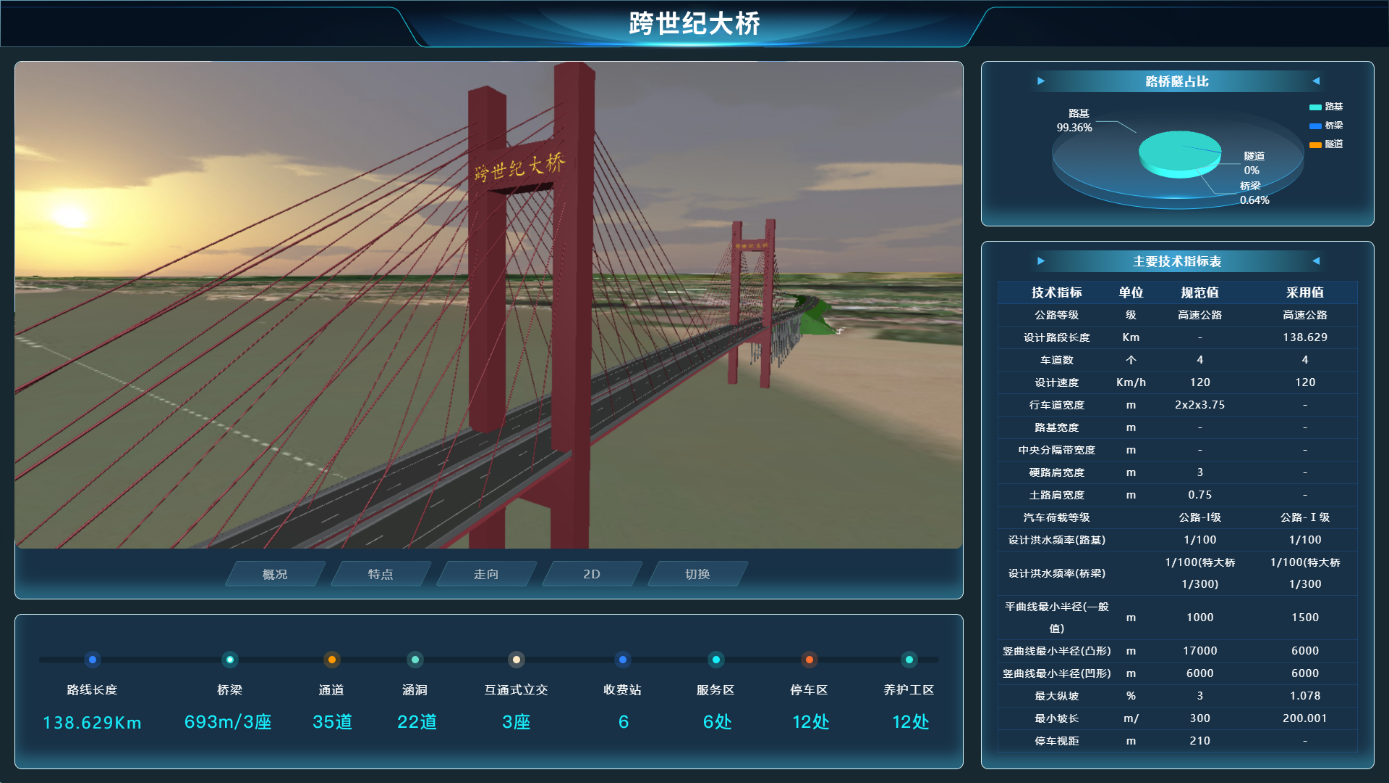Open the 概况 overview button
1389x783 pixels.
275,574
